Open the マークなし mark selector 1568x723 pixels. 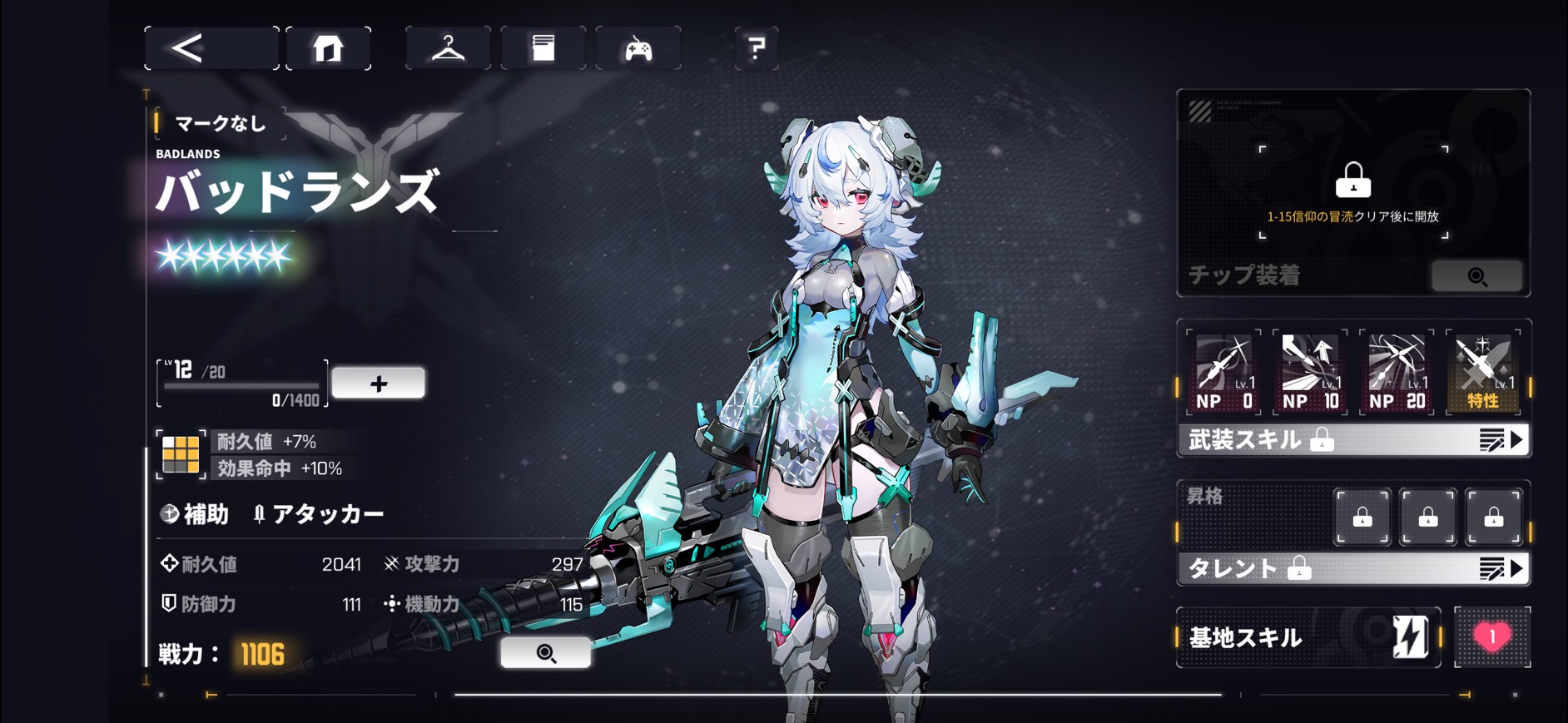tap(221, 124)
